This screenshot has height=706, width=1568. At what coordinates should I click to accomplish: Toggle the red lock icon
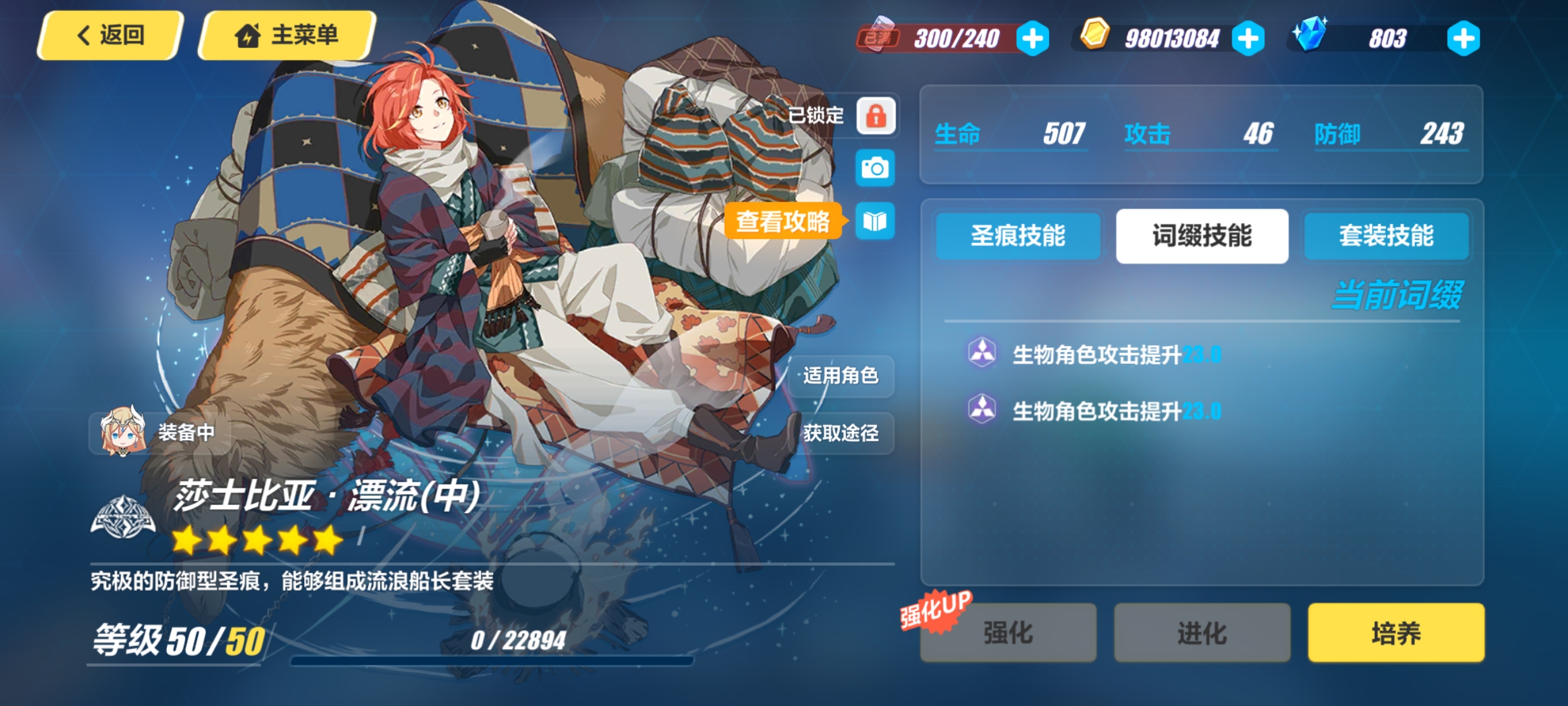[x=876, y=116]
